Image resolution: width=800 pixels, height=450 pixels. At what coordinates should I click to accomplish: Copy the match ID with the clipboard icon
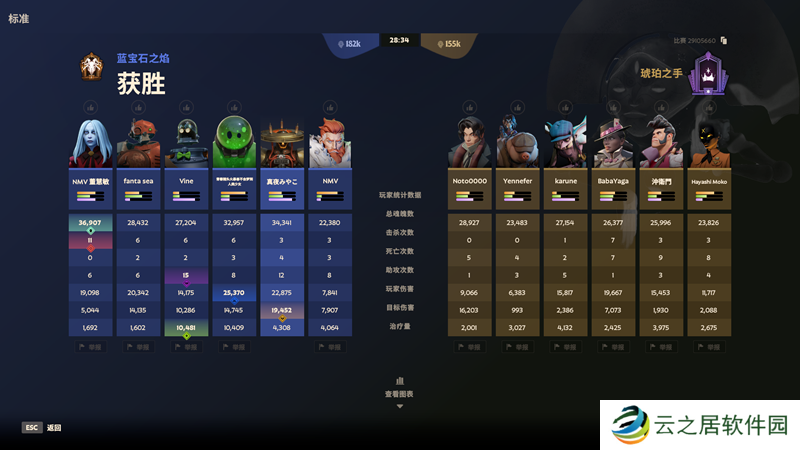coord(723,41)
